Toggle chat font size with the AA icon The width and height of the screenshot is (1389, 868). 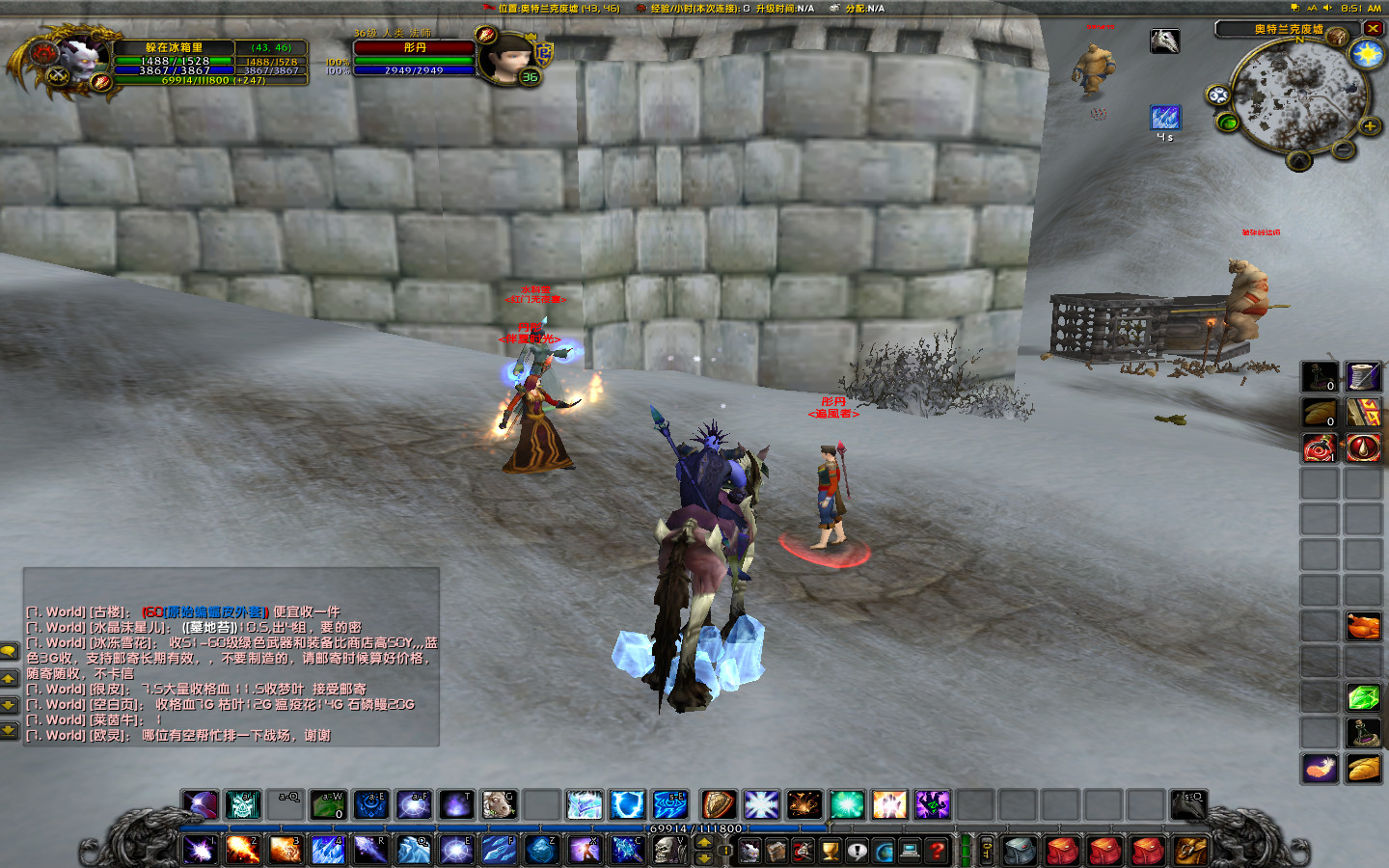[1312, 8]
